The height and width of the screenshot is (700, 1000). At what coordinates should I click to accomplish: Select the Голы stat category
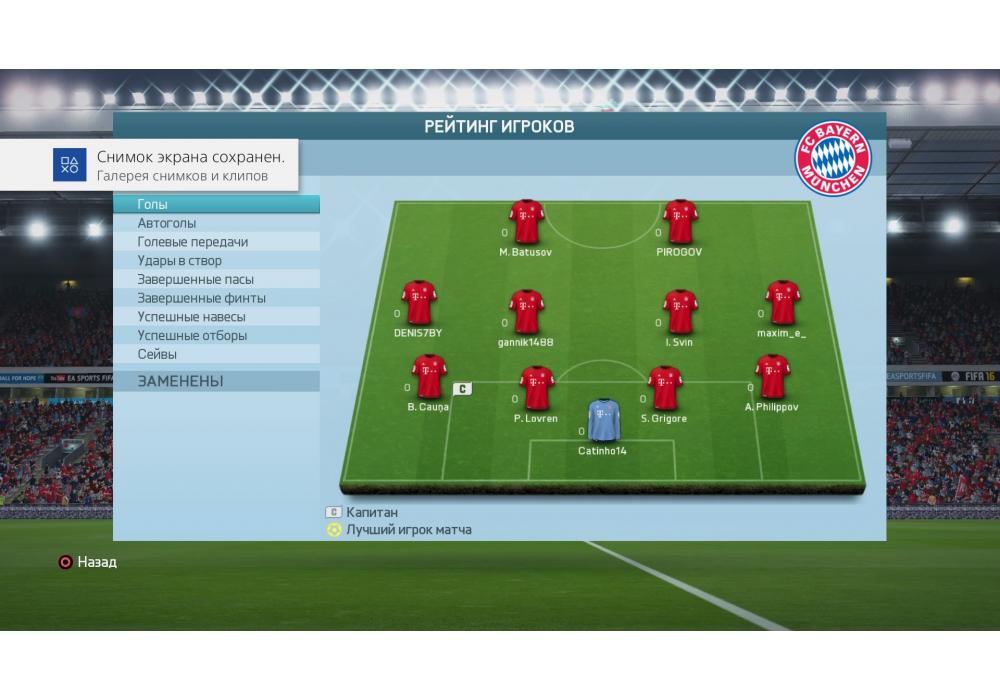click(x=228, y=205)
